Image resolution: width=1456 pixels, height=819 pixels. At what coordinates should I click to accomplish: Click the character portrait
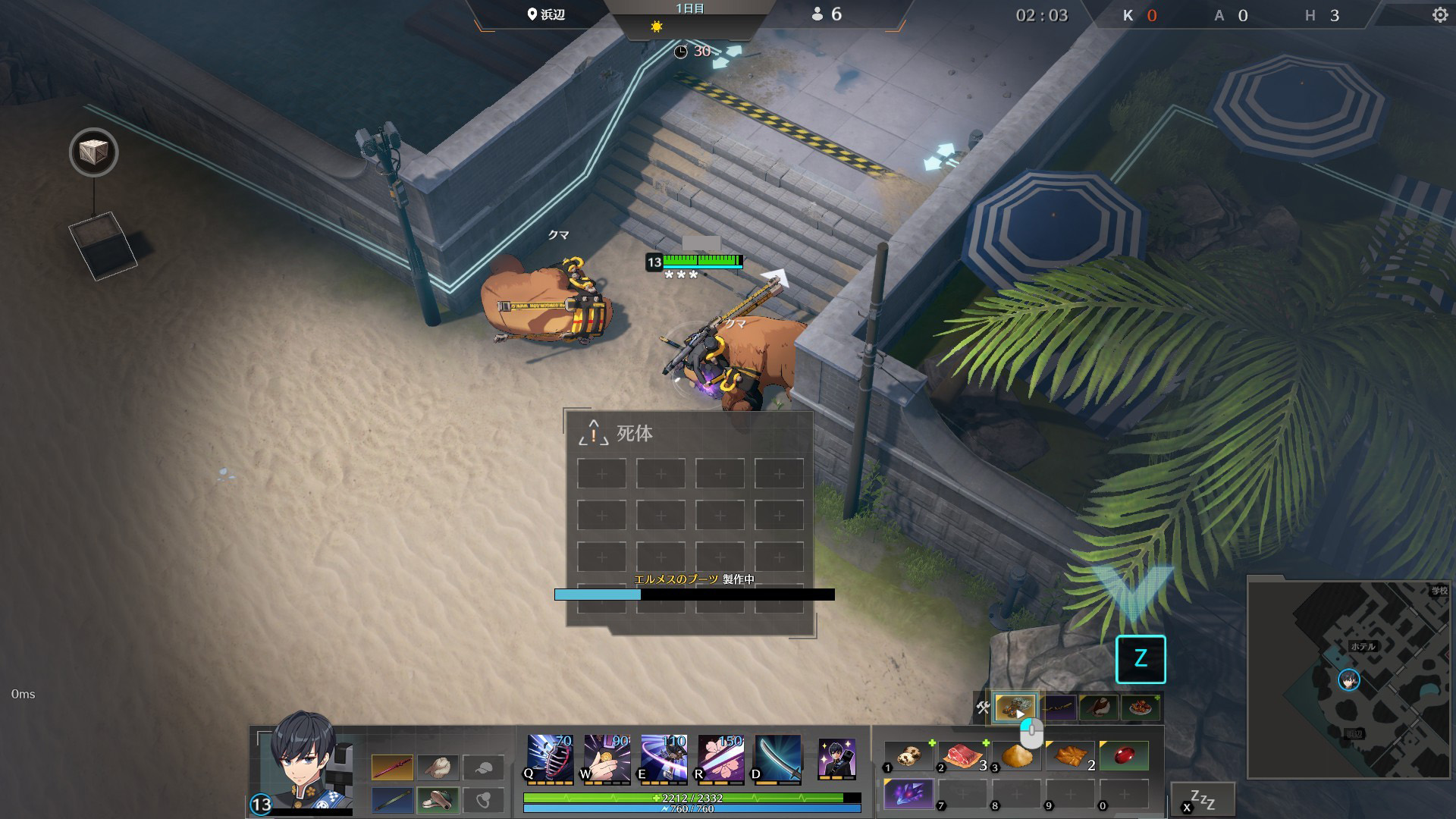point(305,762)
